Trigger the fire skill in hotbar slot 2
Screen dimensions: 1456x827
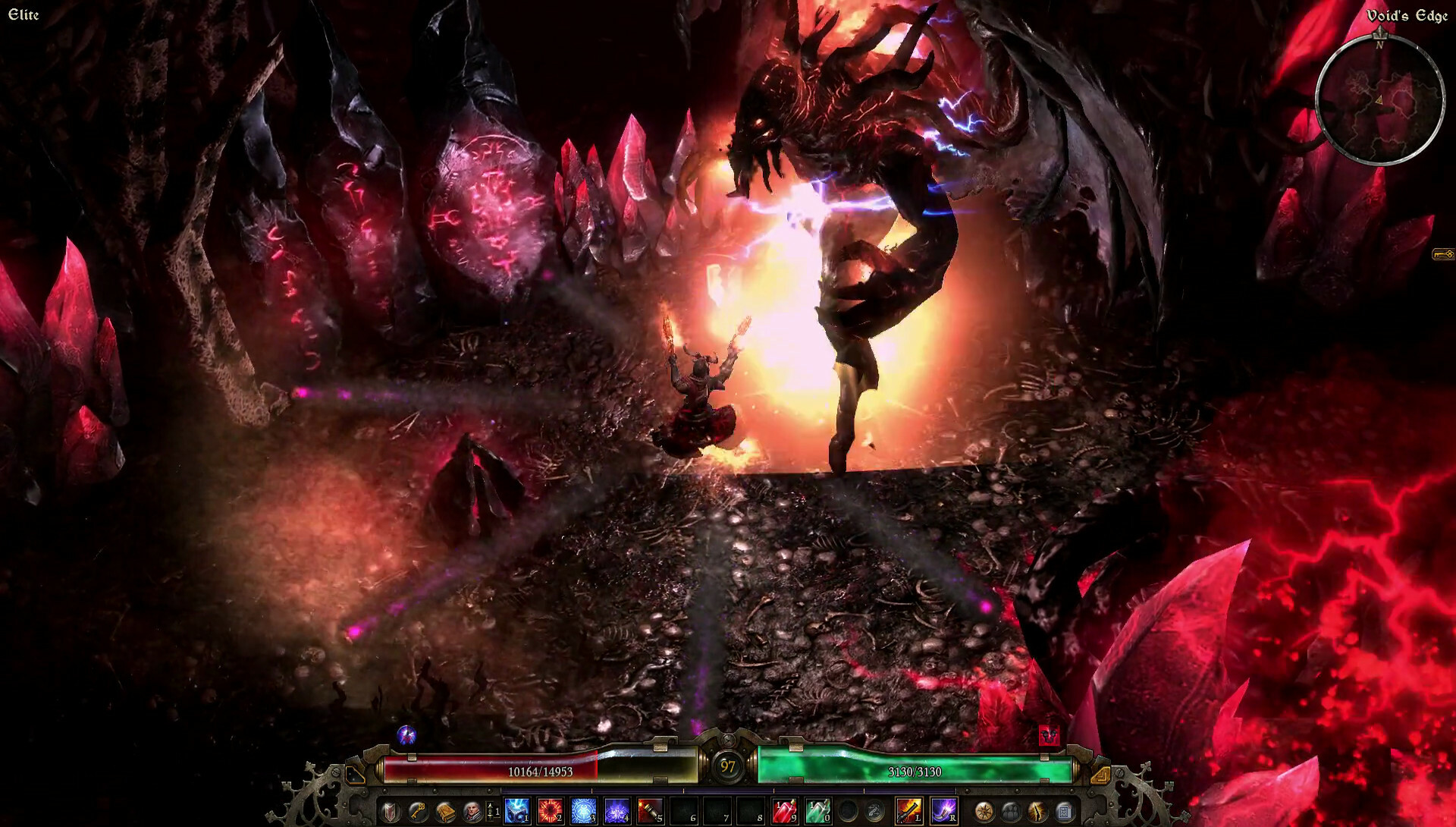(x=549, y=809)
